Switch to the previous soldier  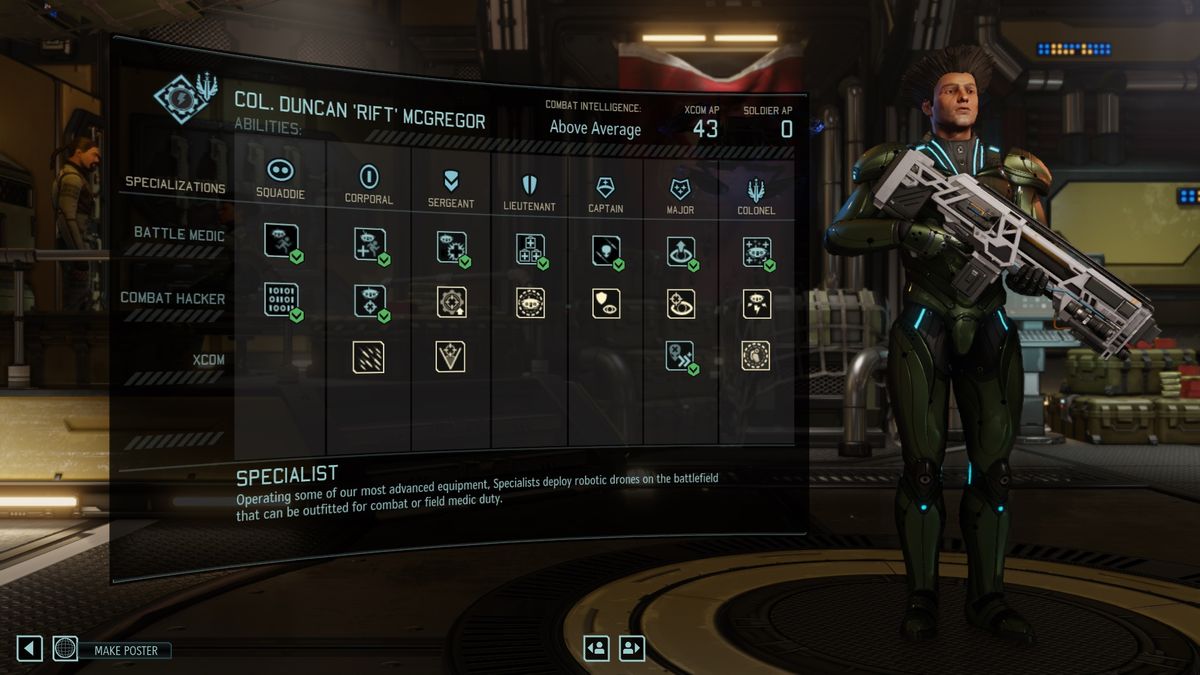[x=597, y=648]
